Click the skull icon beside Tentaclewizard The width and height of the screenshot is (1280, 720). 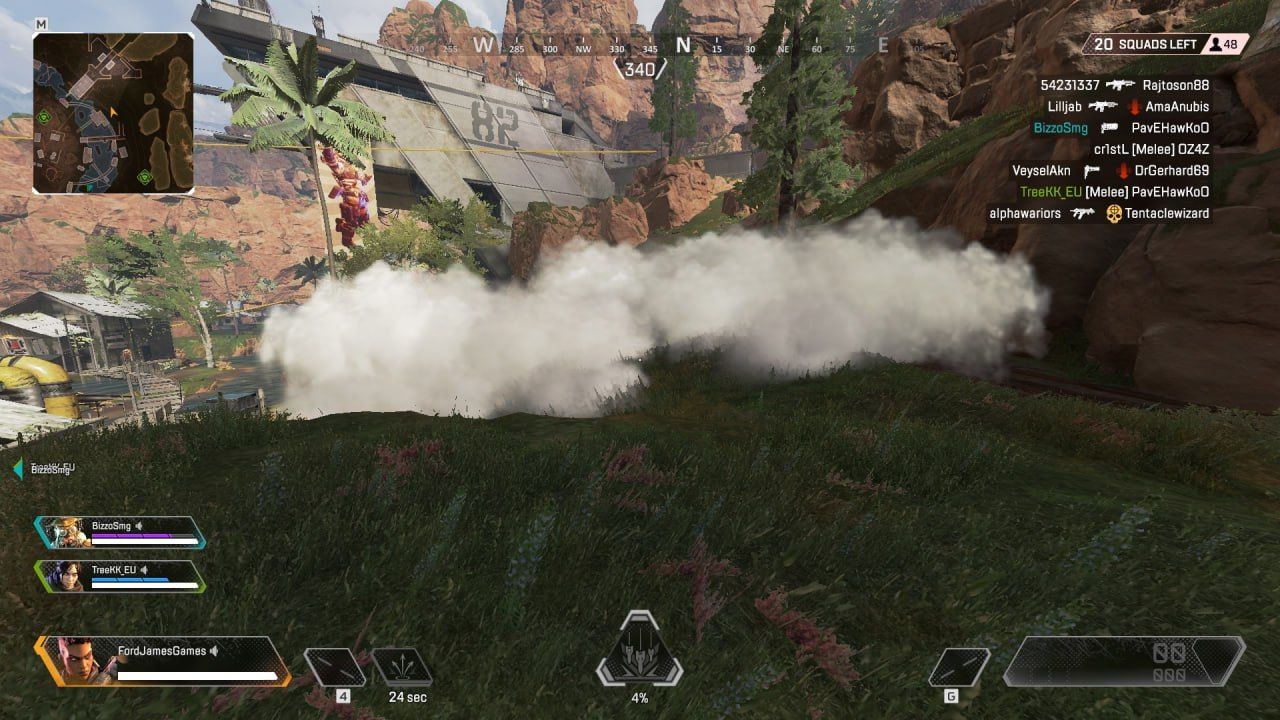click(1117, 213)
